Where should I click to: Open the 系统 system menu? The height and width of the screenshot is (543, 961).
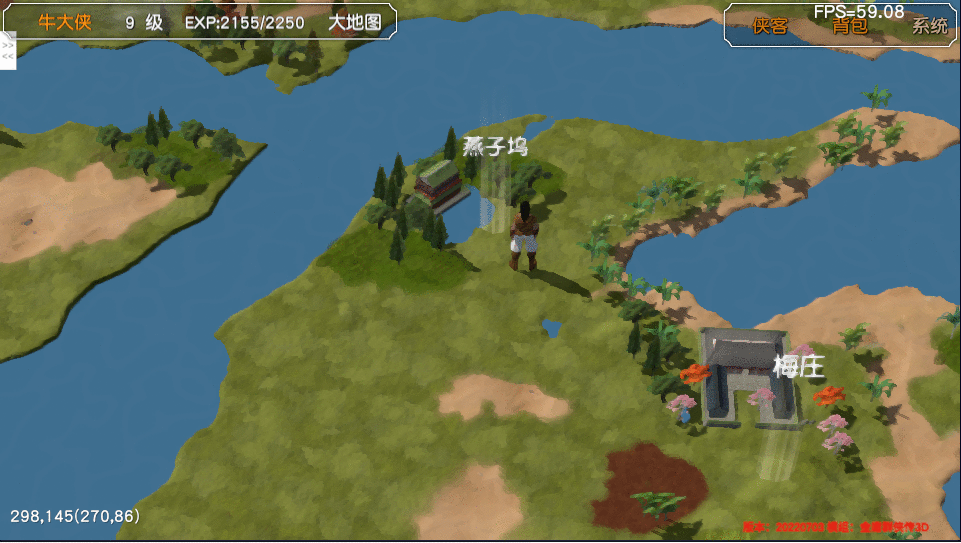click(929, 27)
